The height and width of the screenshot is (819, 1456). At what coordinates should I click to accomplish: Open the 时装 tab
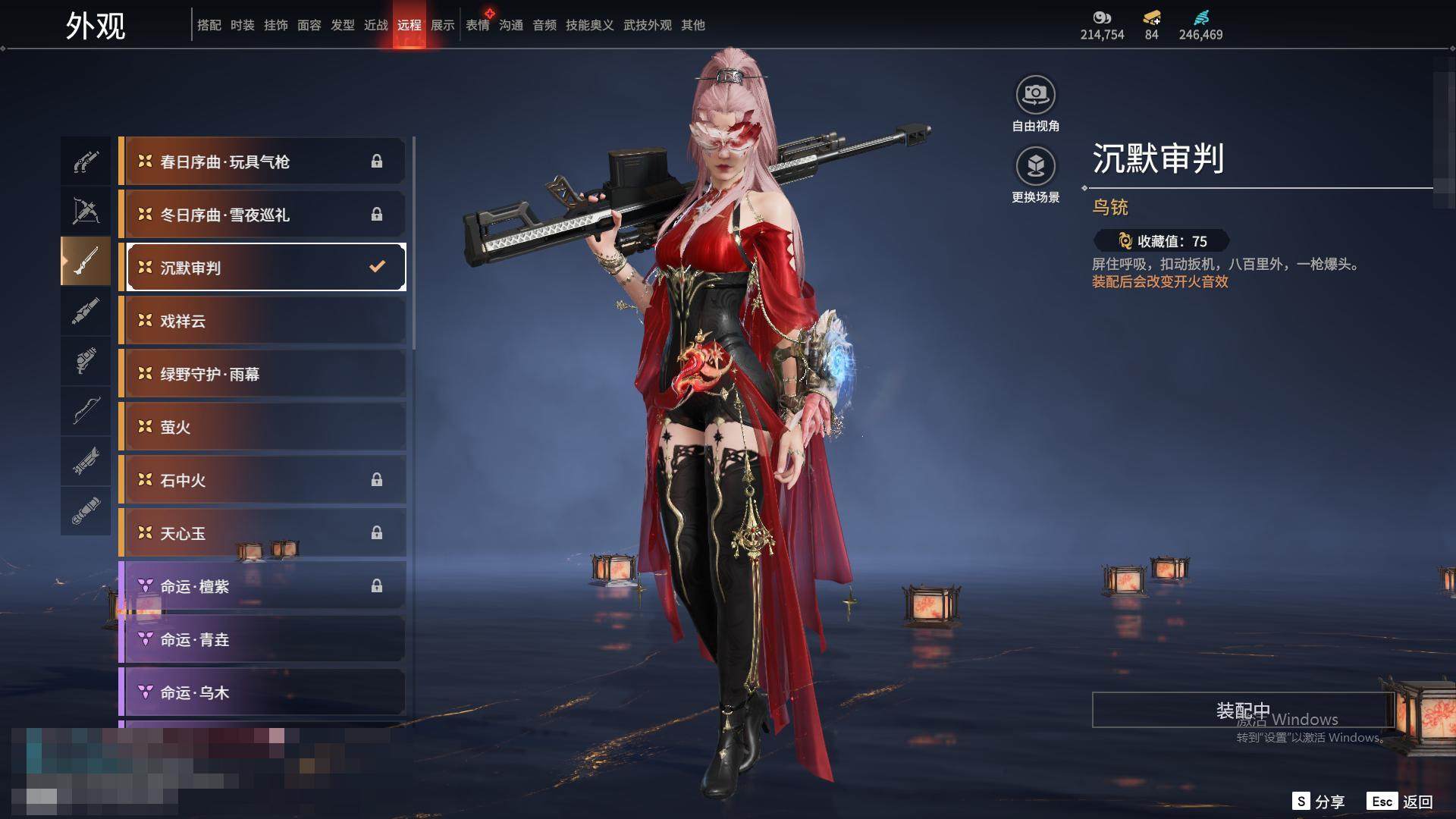point(242,25)
